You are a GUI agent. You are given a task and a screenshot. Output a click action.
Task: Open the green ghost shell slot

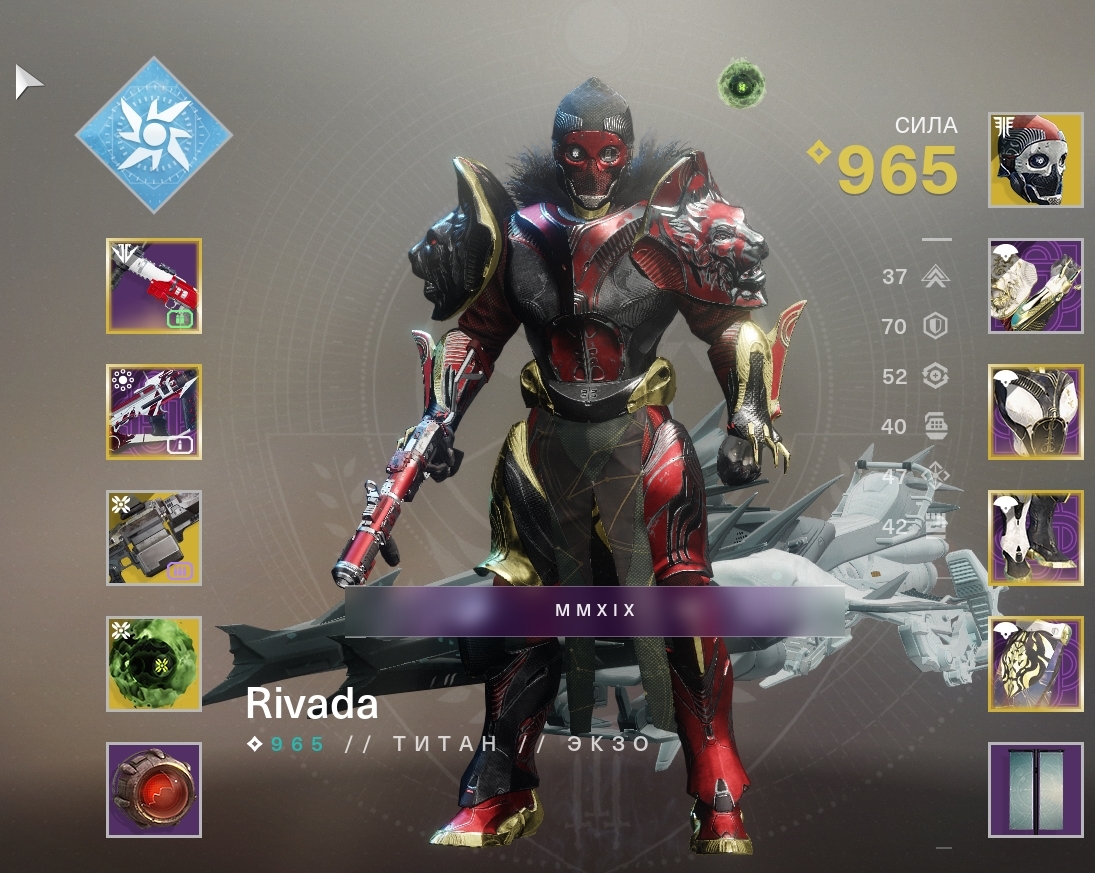coord(154,664)
